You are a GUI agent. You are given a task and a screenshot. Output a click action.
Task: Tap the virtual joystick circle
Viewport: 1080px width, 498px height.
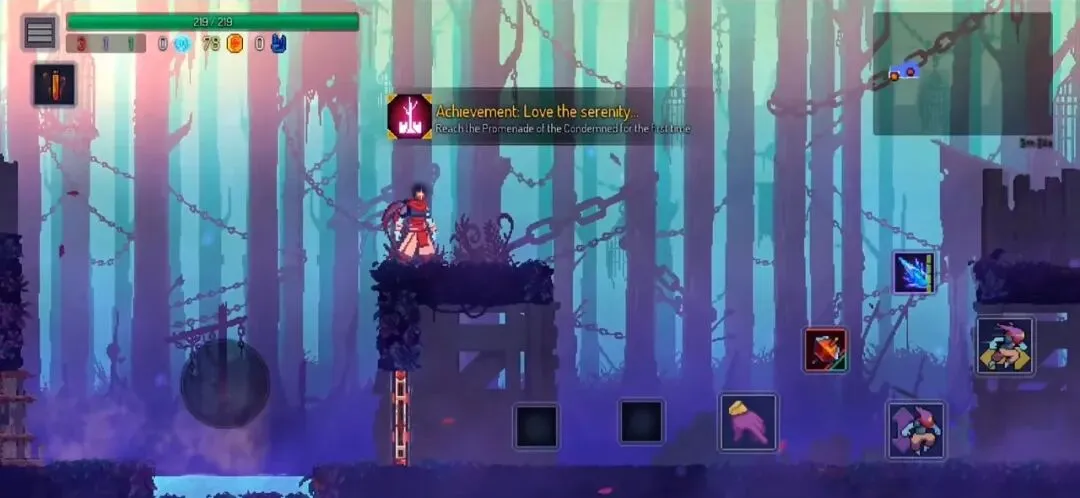click(225, 384)
